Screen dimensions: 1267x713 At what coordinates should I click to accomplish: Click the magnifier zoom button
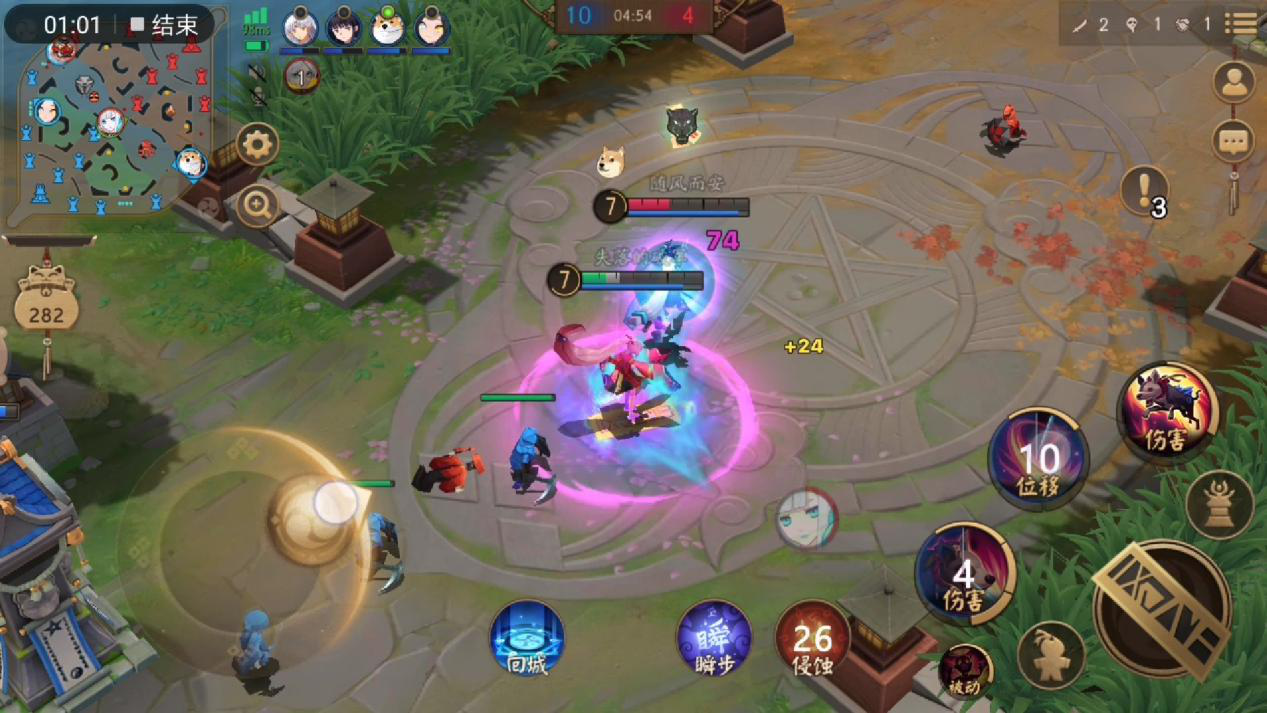pyautogui.click(x=257, y=207)
